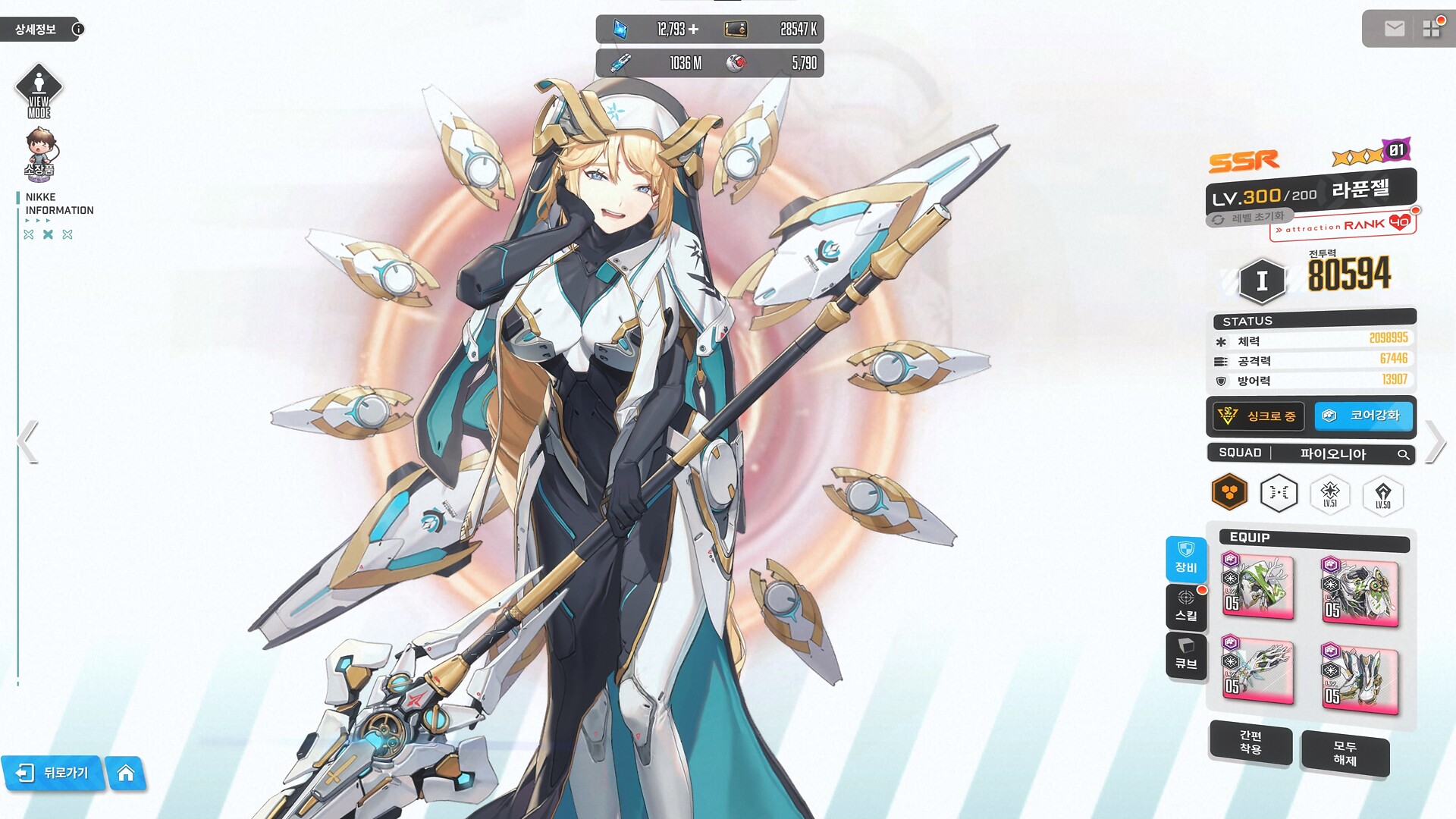
Task: Click the 싱크로 중 synchro button
Action: 1258,416
